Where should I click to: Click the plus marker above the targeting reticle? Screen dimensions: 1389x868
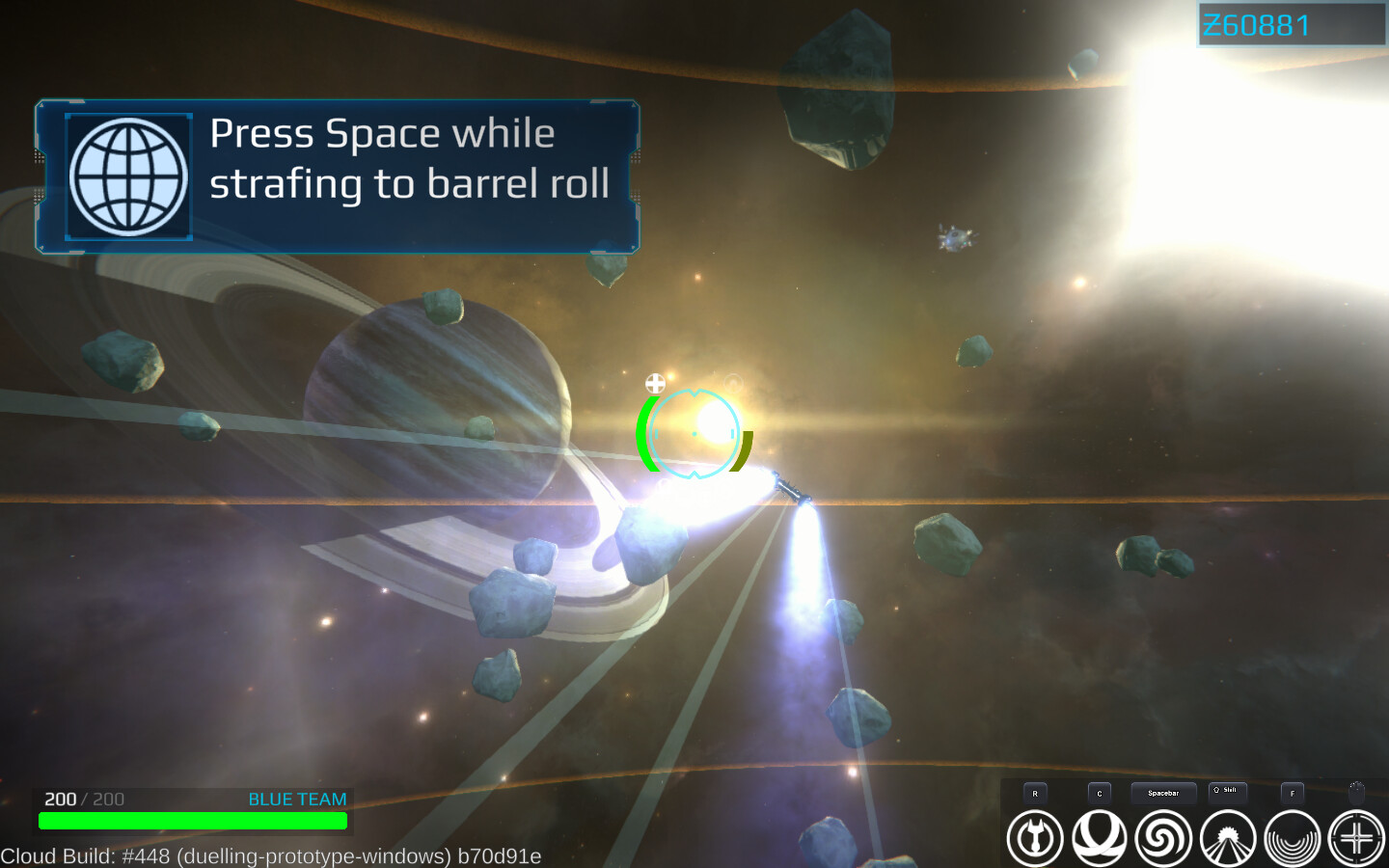point(656,383)
